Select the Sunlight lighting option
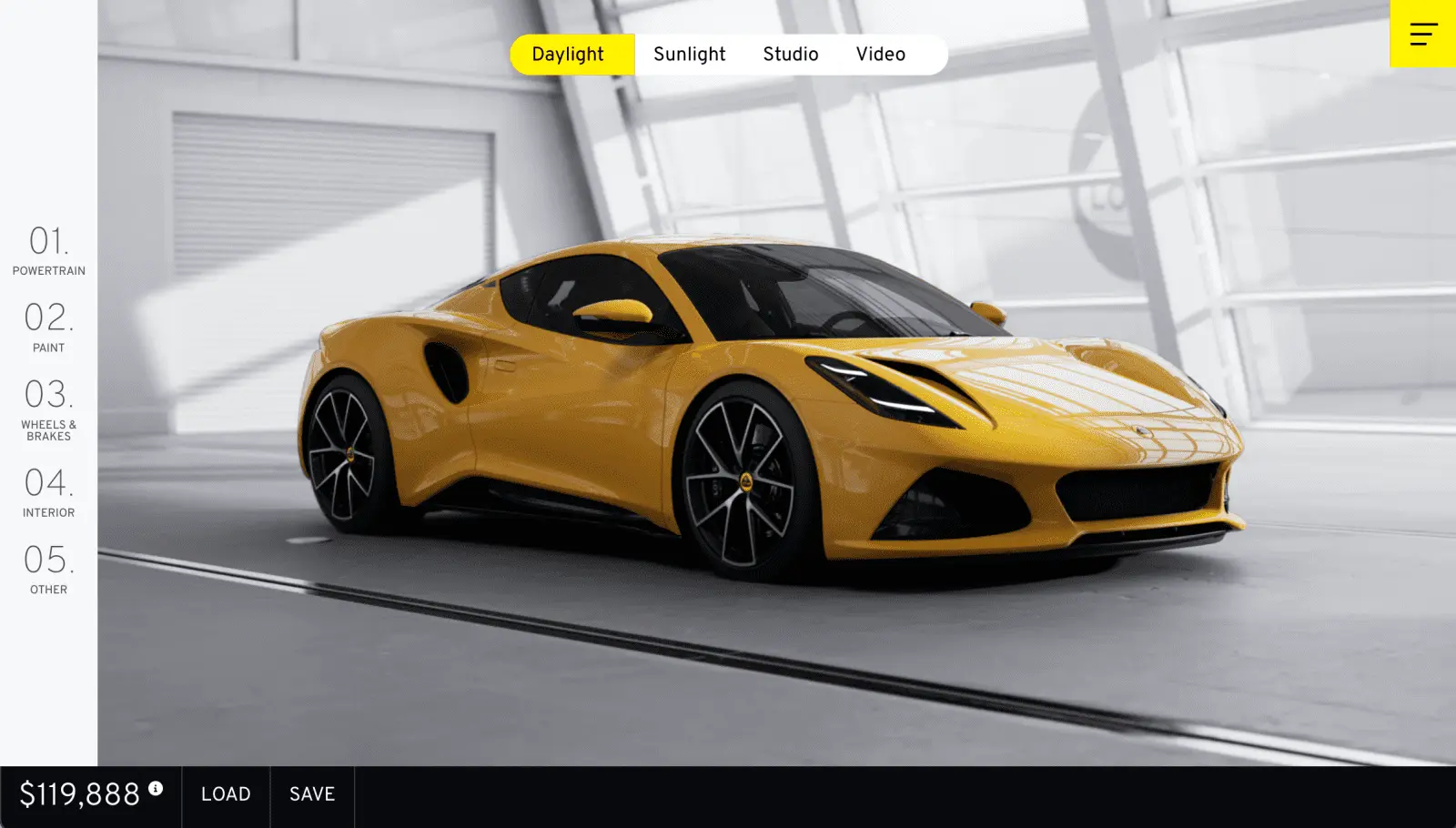 [x=689, y=55]
